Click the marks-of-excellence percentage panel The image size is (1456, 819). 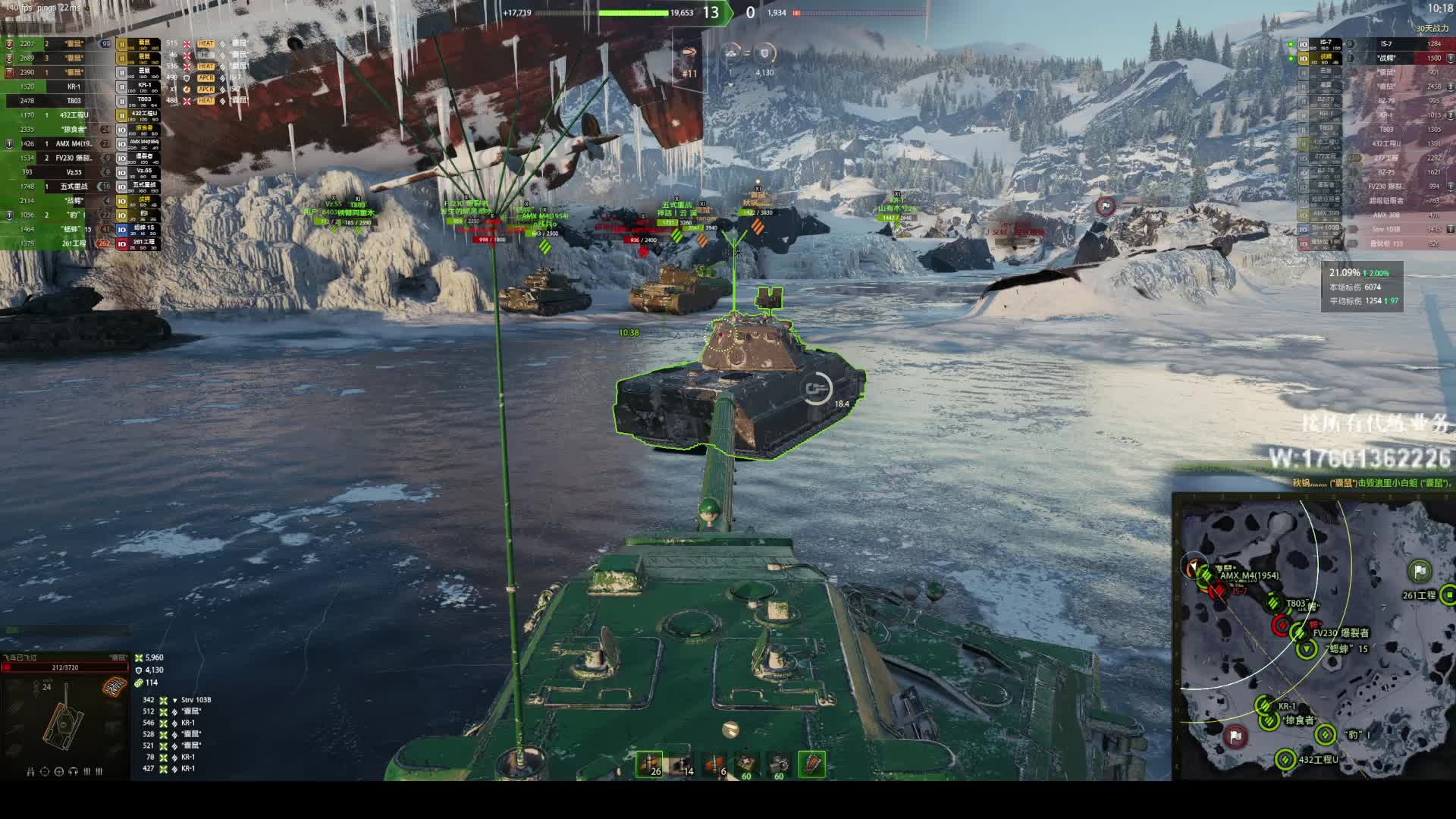tap(1363, 287)
